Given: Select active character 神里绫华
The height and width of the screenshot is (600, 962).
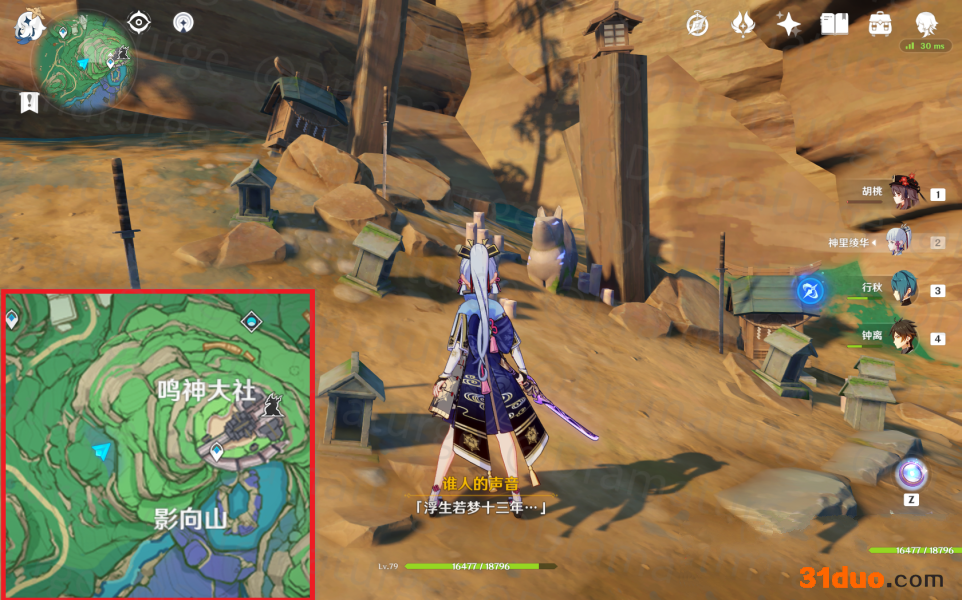Looking at the screenshot, I should [x=905, y=242].
